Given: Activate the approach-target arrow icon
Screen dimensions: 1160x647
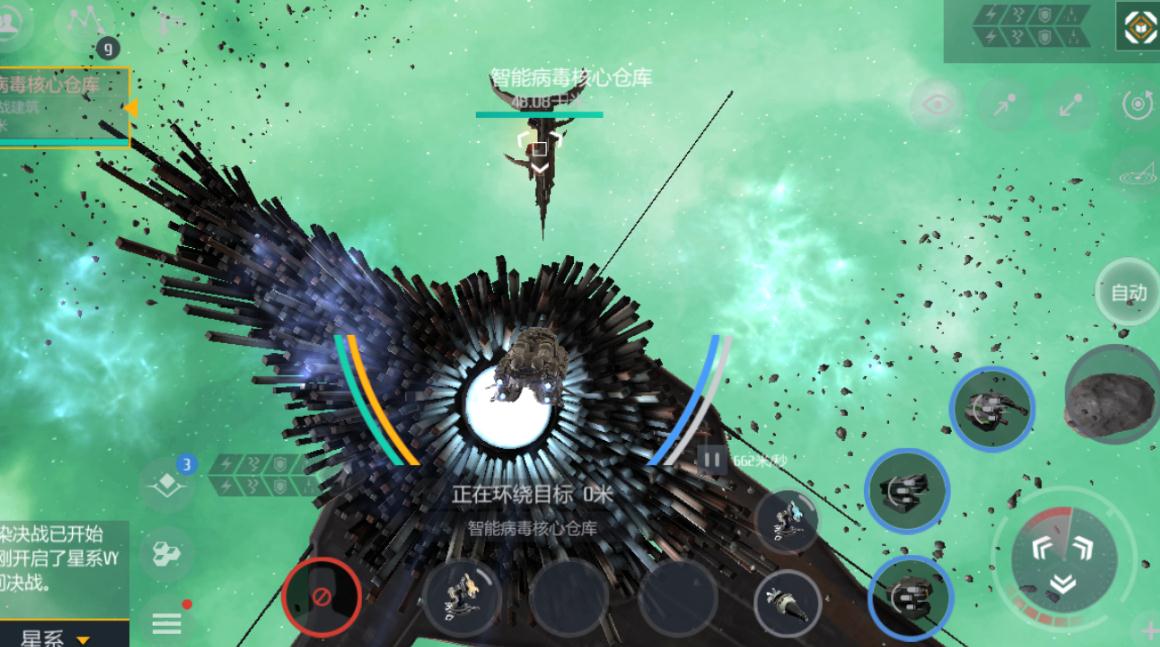Looking at the screenshot, I should (1003, 105).
